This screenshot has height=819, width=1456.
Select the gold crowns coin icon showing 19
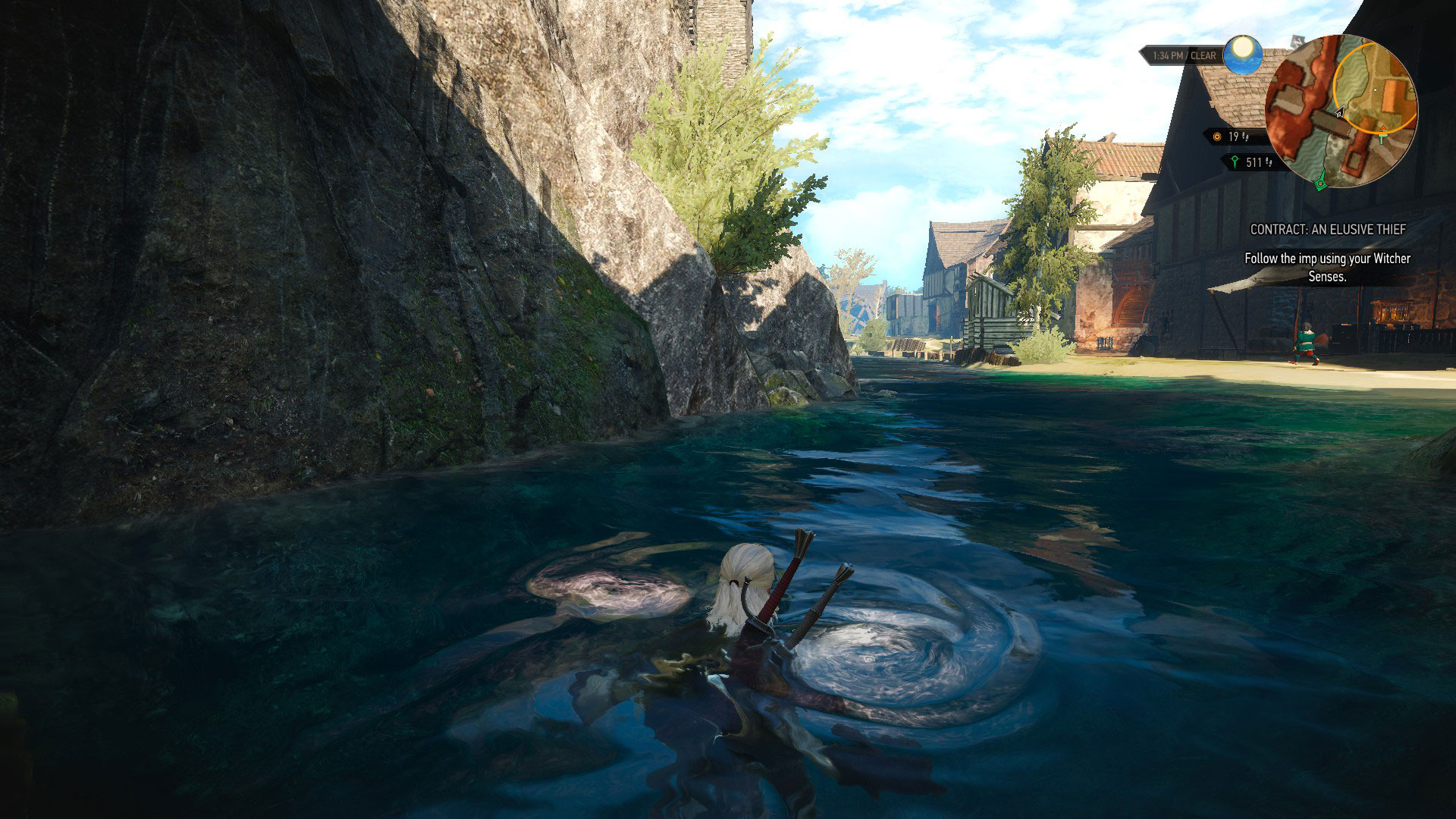coord(1216,137)
